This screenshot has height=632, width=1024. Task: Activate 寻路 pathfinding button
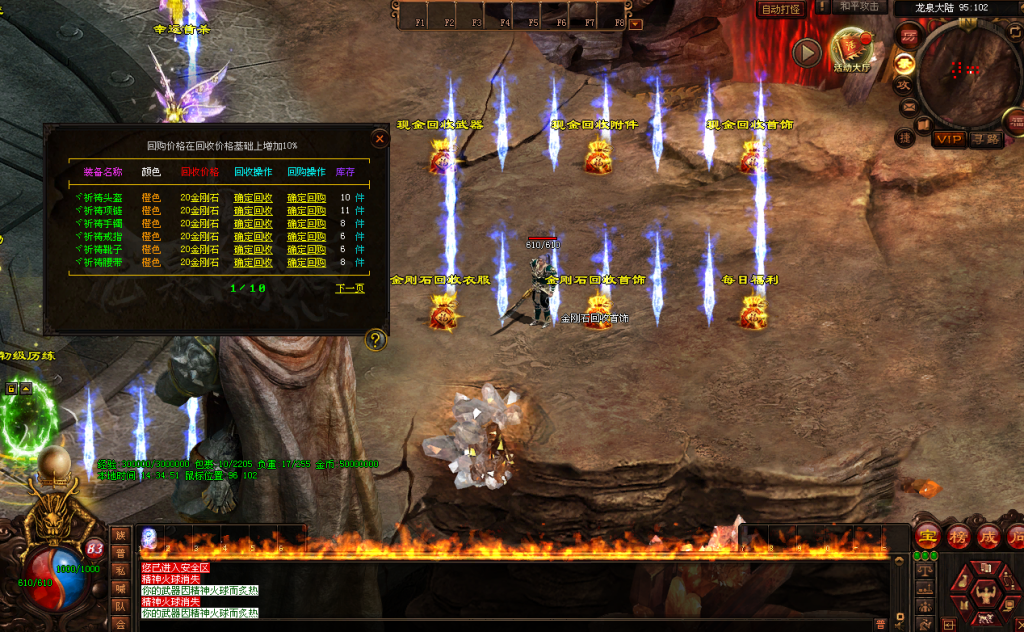tap(985, 140)
